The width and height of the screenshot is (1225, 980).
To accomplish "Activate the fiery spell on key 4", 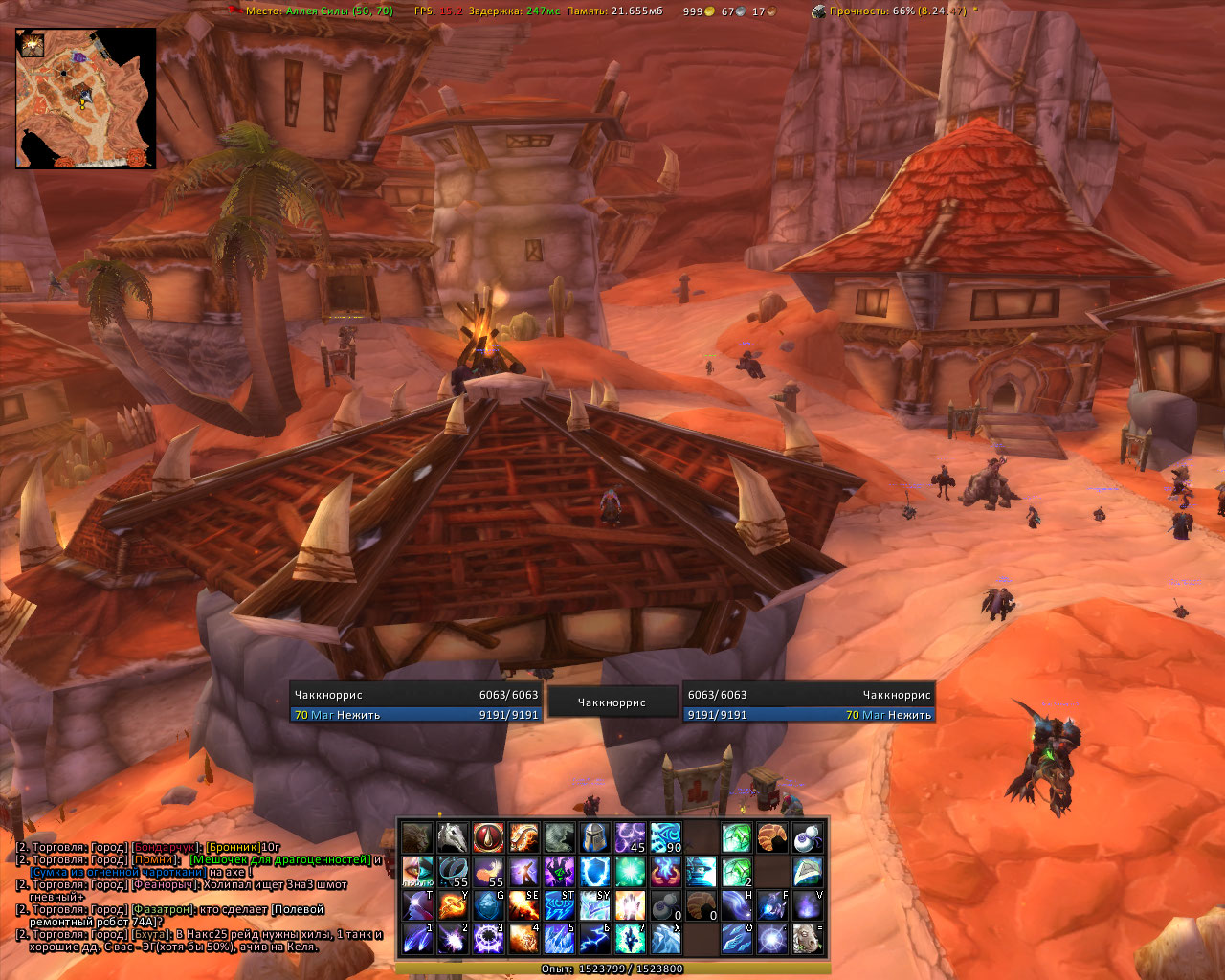I will tap(523, 938).
